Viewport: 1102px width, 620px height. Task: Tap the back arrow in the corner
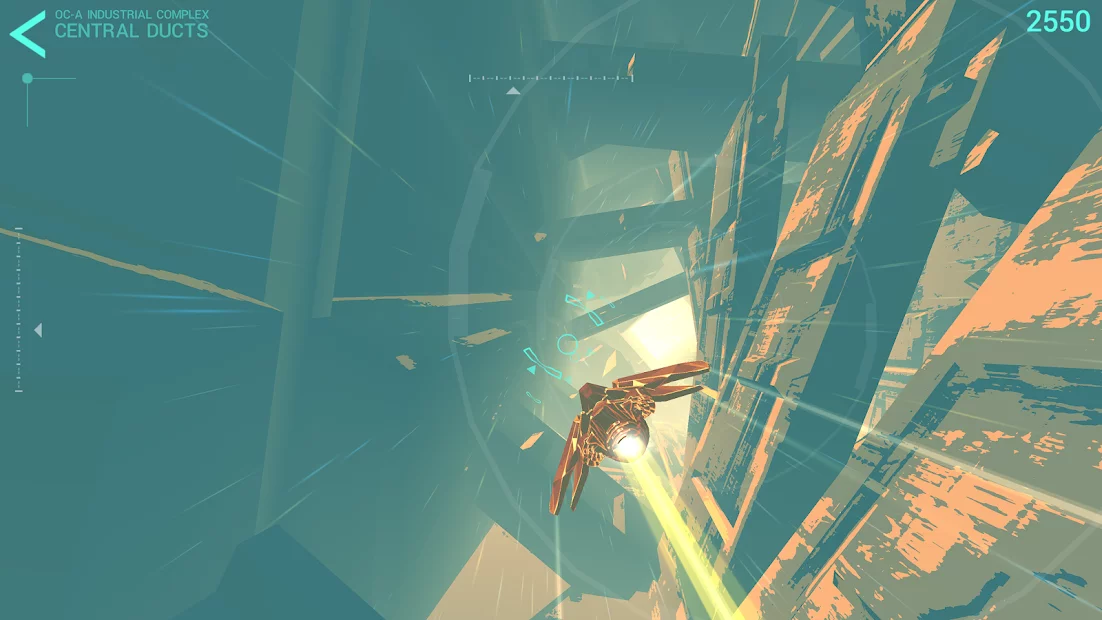(x=27, y=33)
